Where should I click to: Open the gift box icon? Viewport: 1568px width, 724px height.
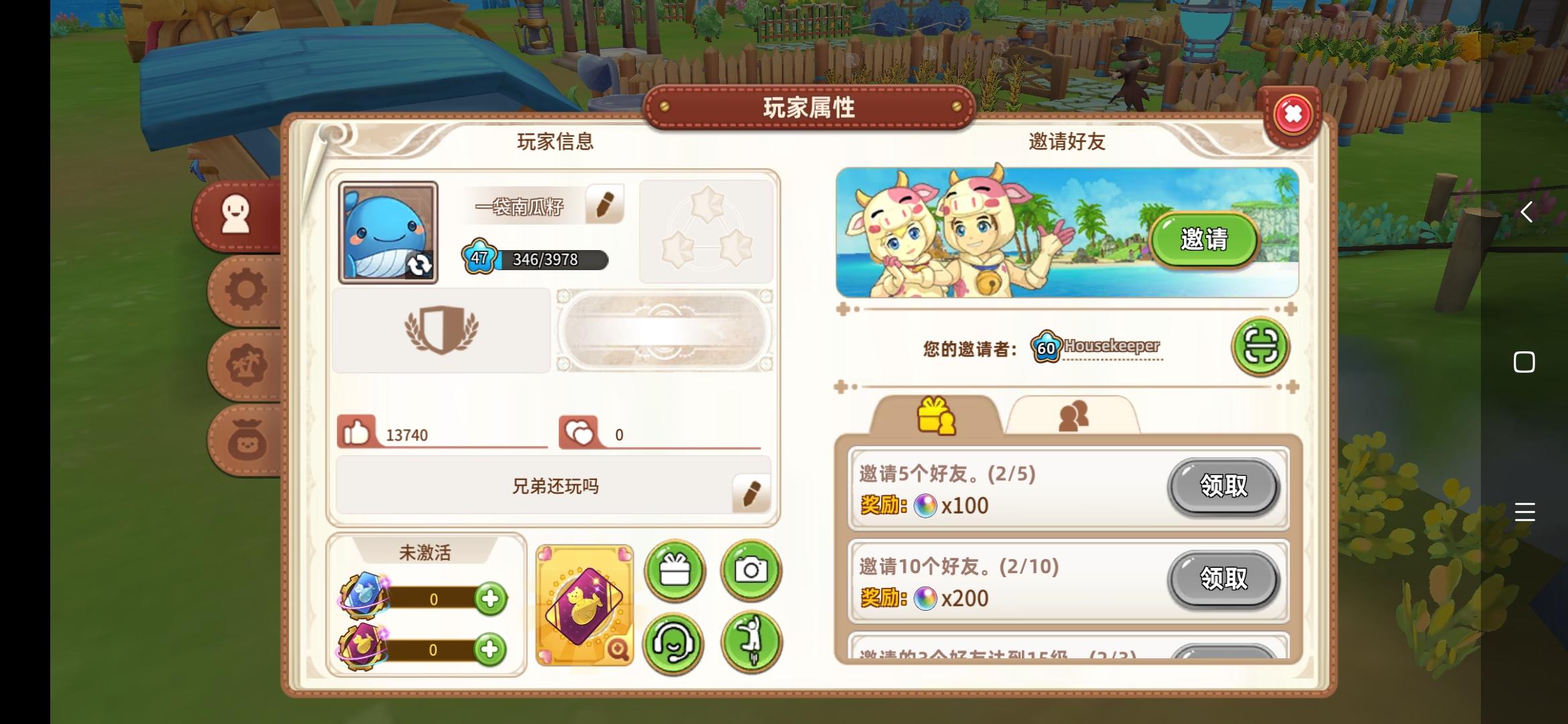tap(675, 570)
